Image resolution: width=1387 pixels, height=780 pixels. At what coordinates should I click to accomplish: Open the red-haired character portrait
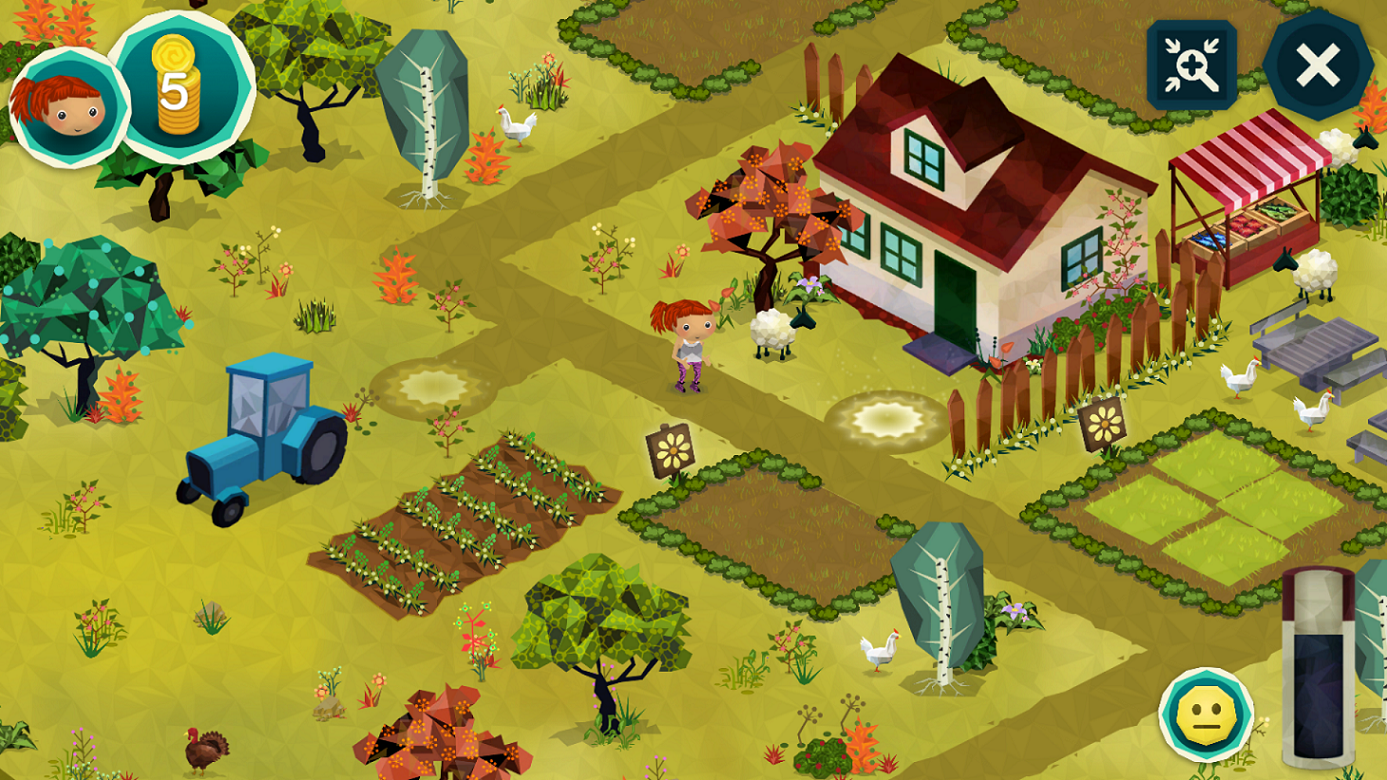pyautogui.click(x=68, y=107)
